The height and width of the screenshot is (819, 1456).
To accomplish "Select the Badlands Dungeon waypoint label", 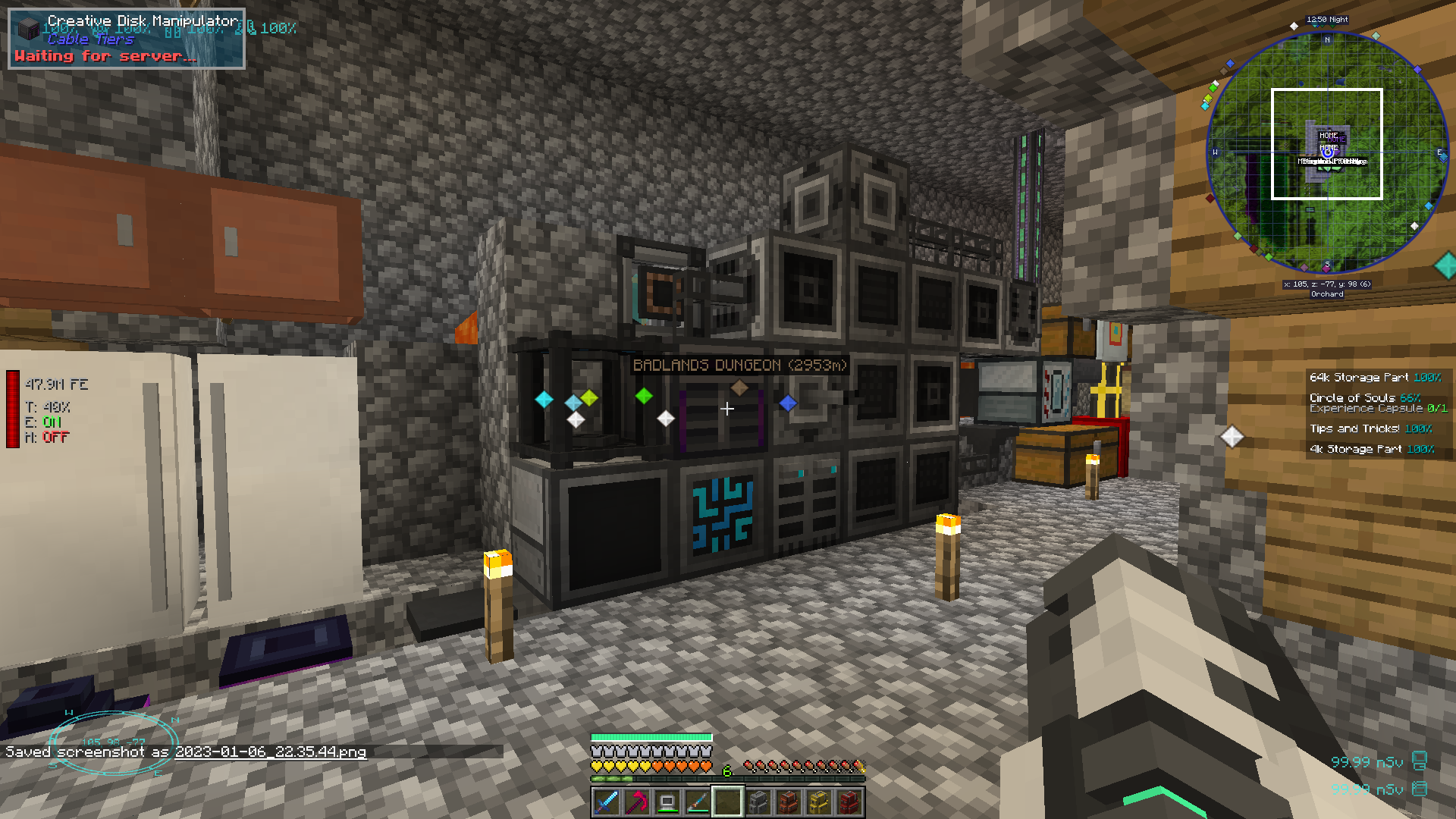I will click(739, 366).
